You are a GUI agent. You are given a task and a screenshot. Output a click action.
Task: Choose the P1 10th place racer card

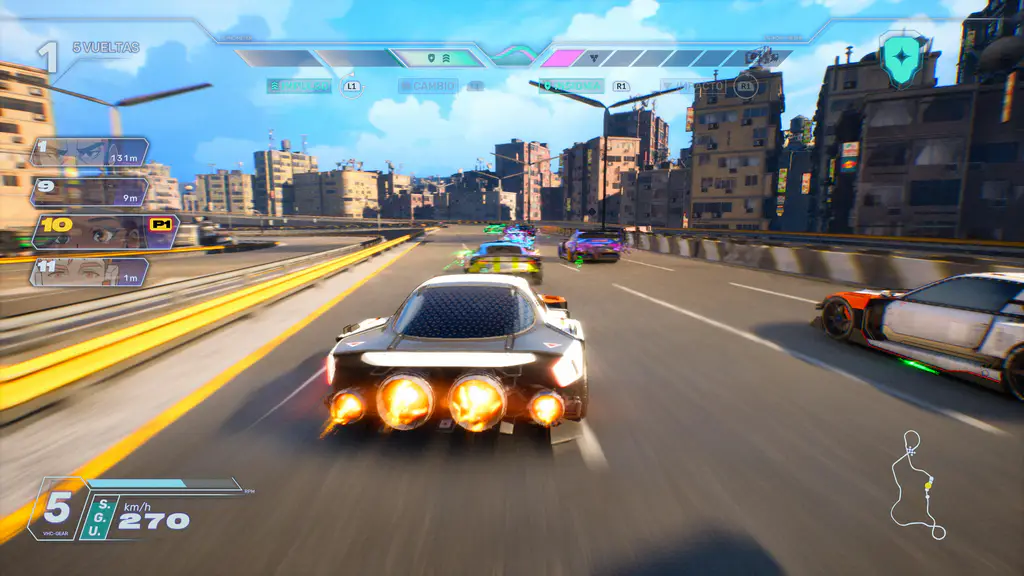[104, 231]
